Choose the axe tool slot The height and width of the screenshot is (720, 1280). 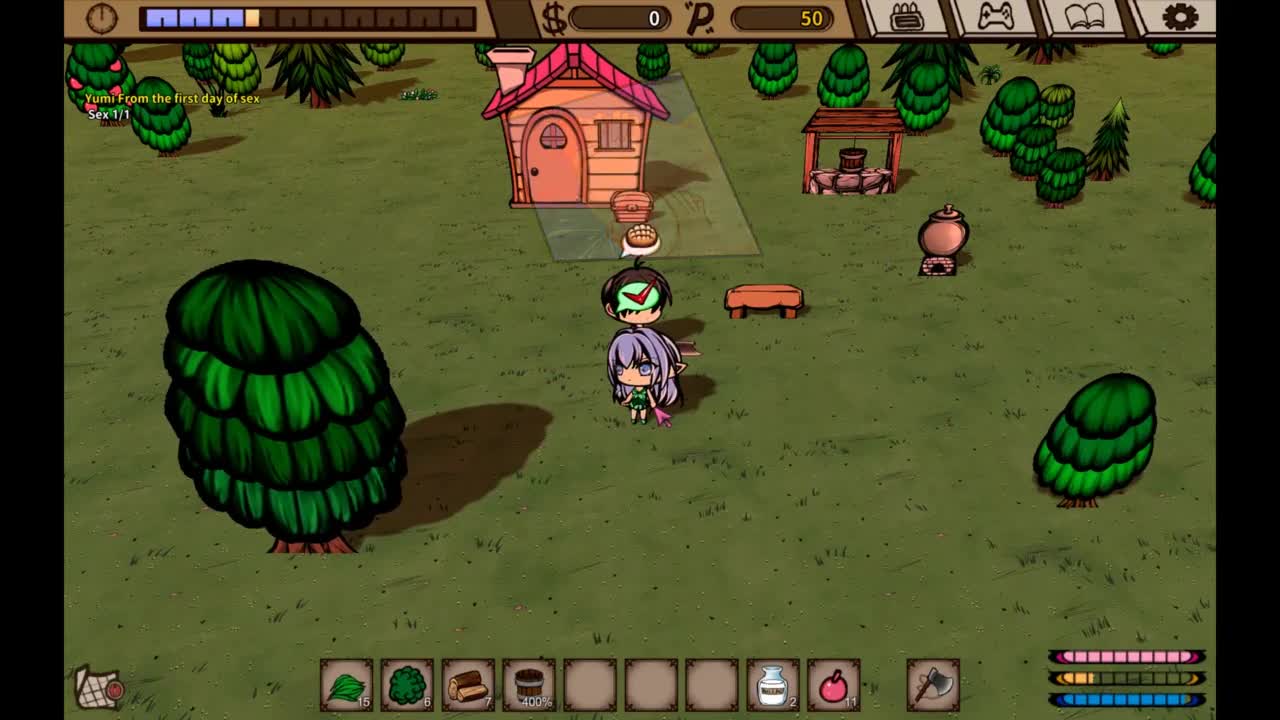933,685
